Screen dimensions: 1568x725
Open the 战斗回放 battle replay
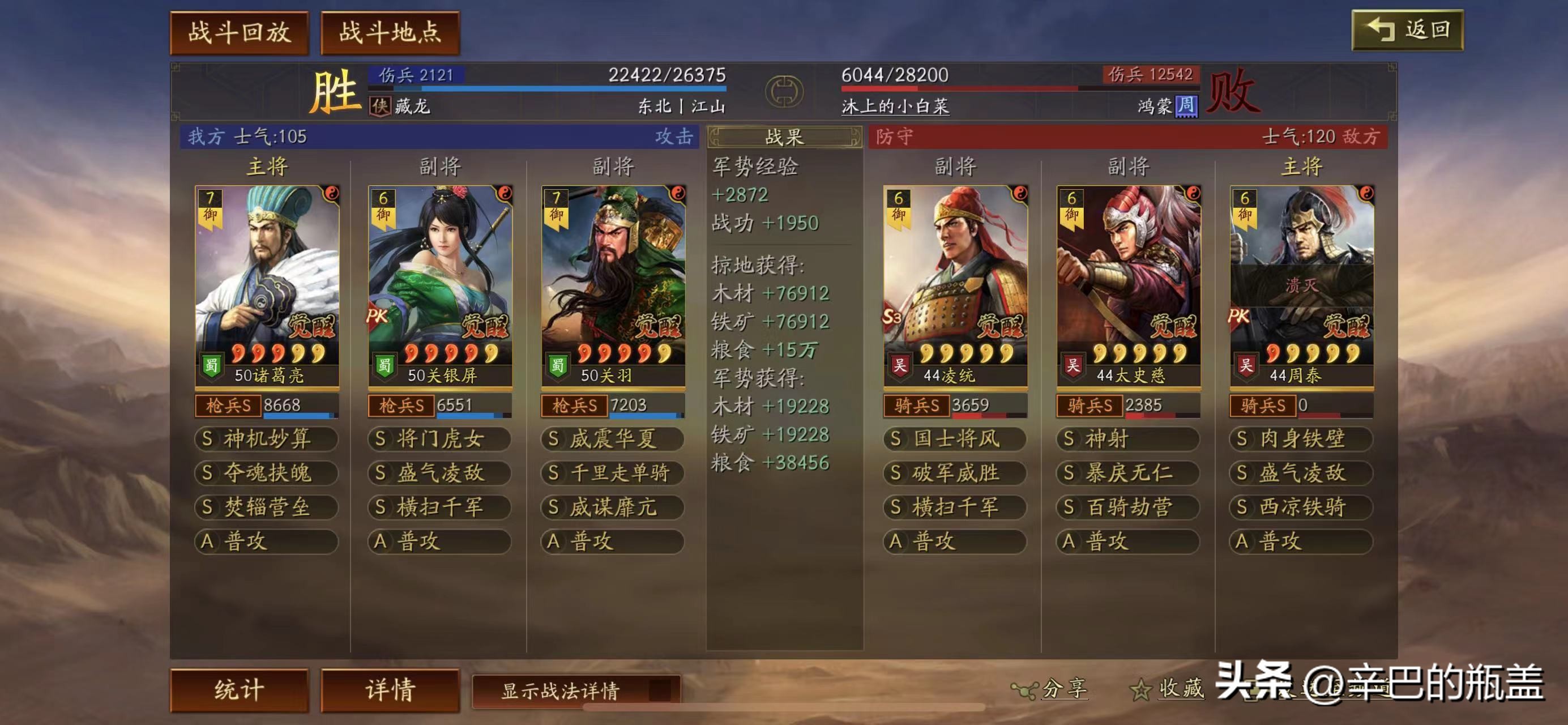[x=239, y=32]
